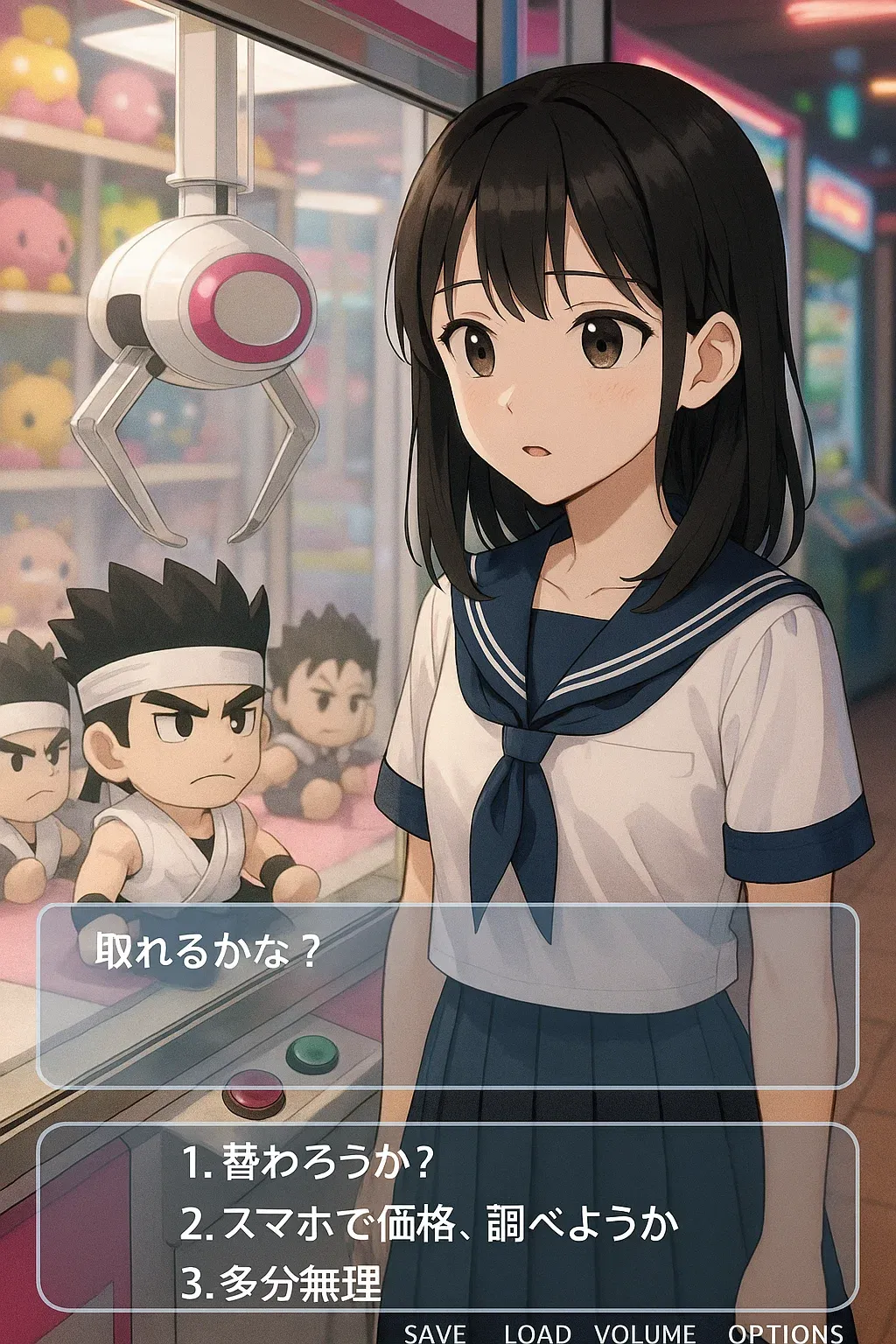Choose dialogue option 1 替わろうか？

307,1163
